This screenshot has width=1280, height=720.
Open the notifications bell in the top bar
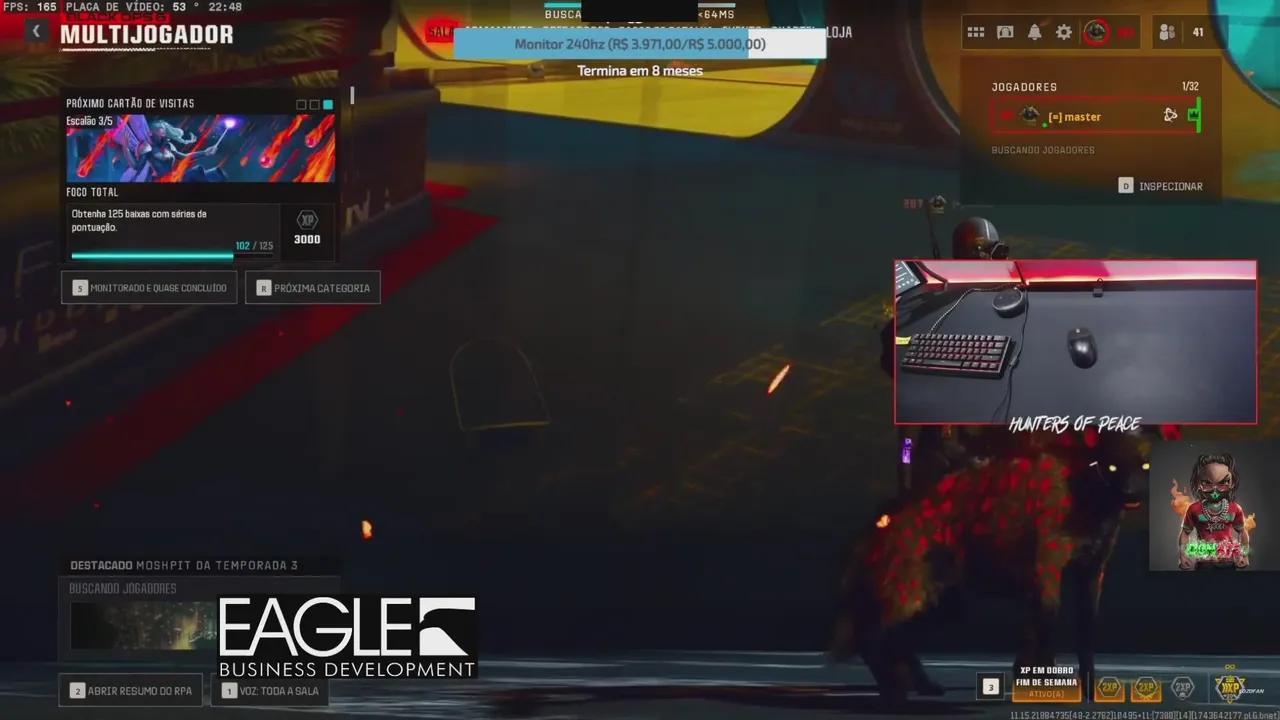[1035, 32]
